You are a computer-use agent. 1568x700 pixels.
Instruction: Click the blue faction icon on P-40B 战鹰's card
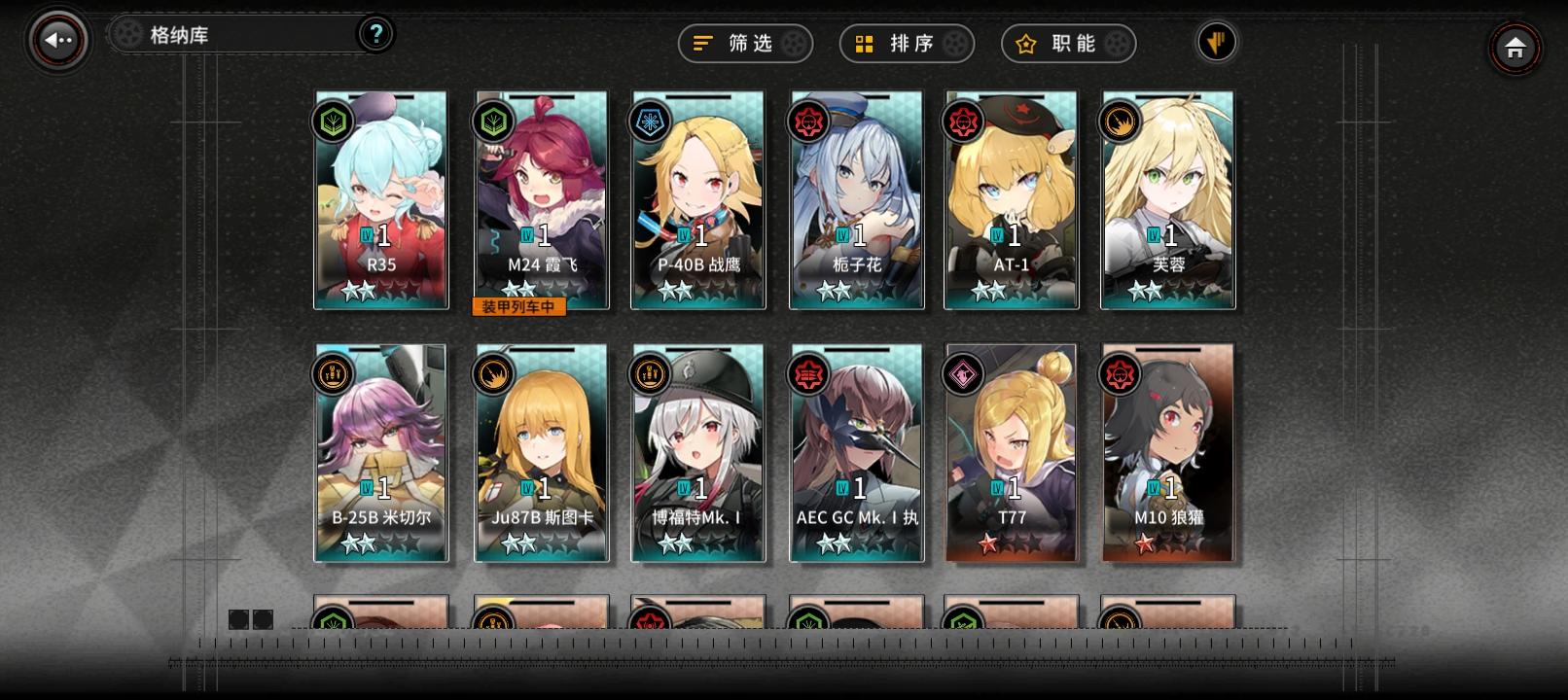[648, 122]
